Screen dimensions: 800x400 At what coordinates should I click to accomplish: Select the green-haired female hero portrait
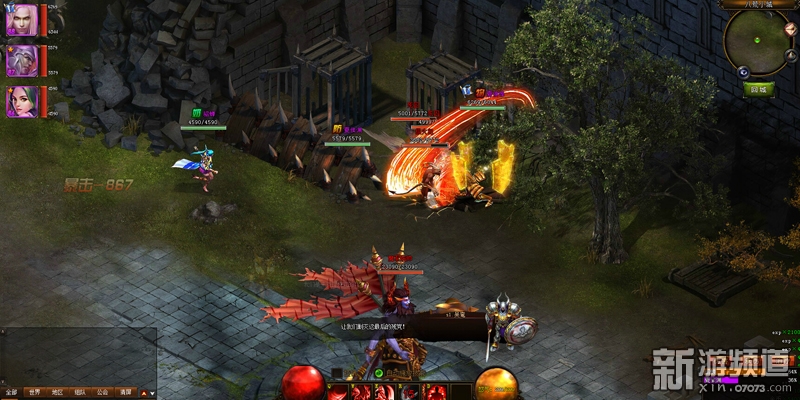pos(21,101)
